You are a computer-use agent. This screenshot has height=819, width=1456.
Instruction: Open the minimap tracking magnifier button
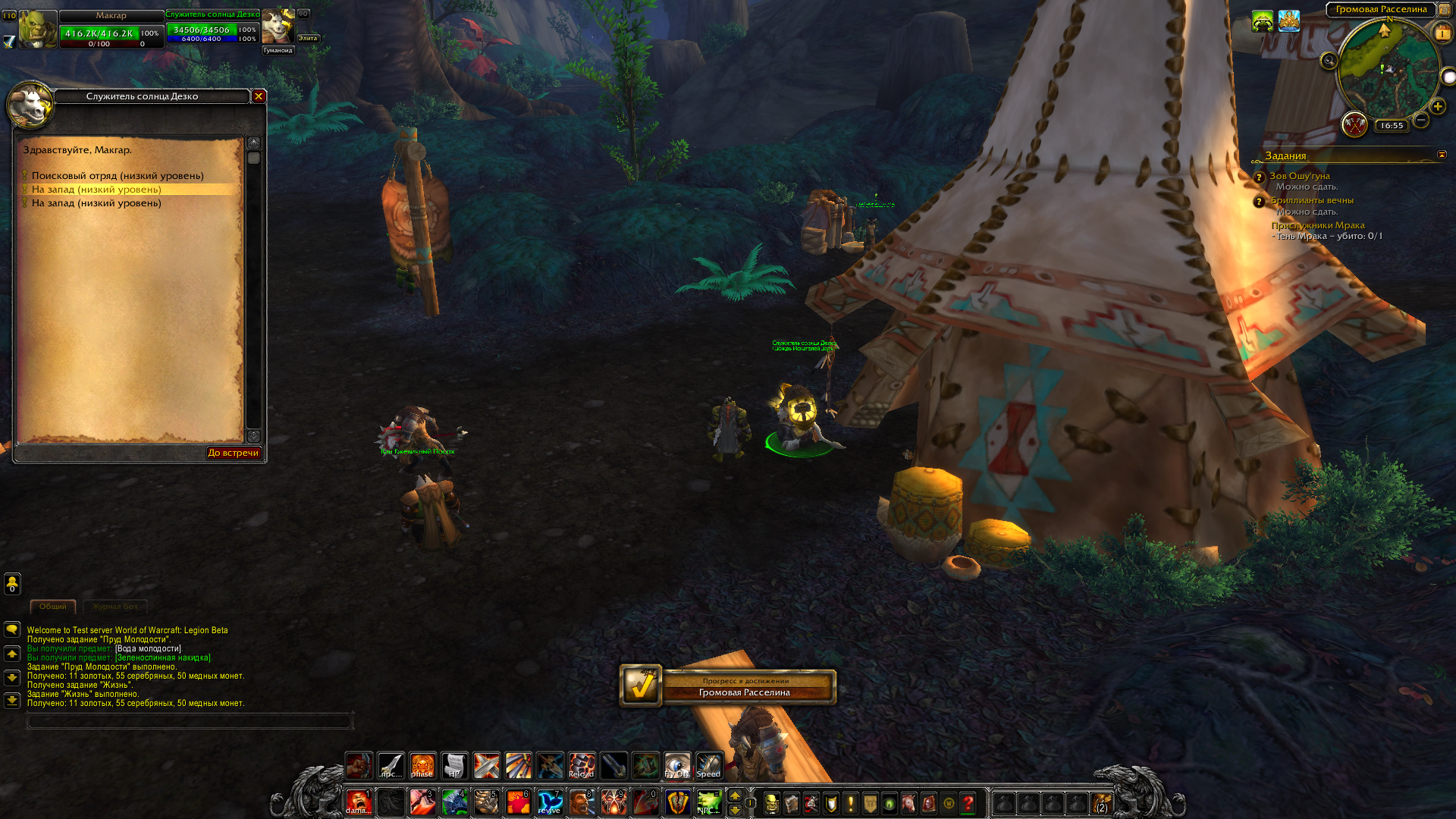pyautogui.click(x=1329, y=61)
